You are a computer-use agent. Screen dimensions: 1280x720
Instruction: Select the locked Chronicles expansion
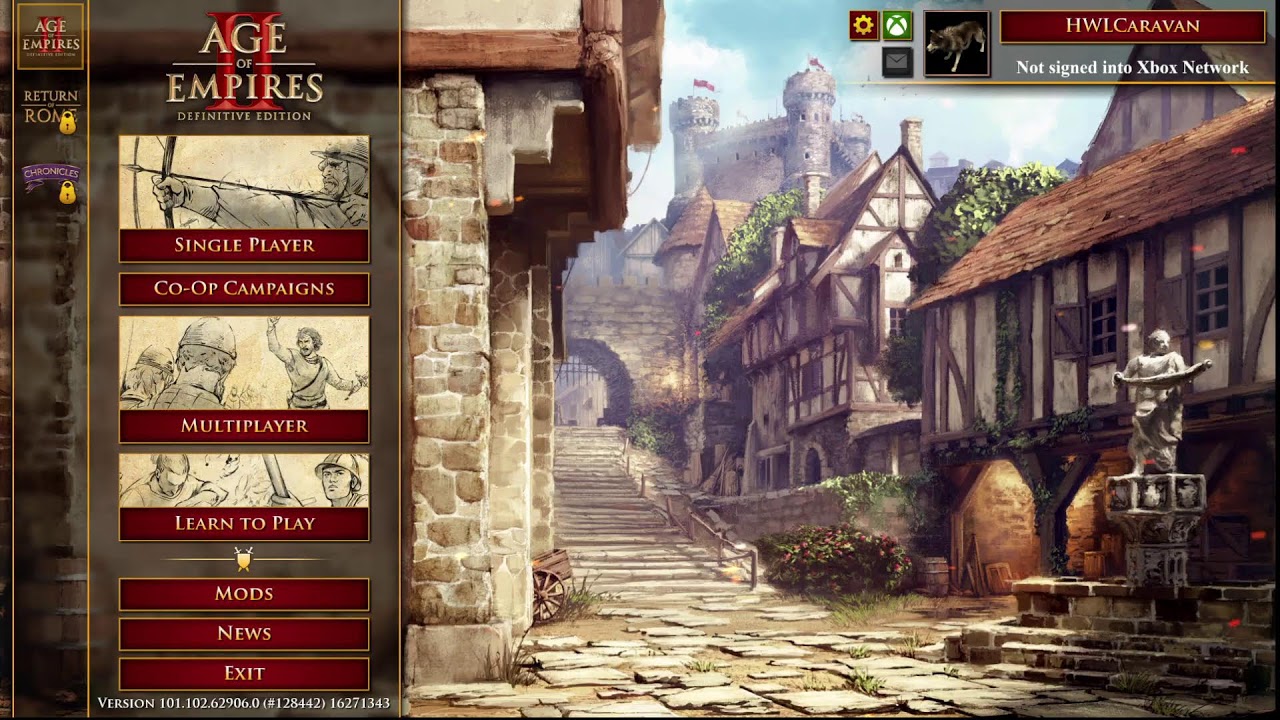point(51,182)
